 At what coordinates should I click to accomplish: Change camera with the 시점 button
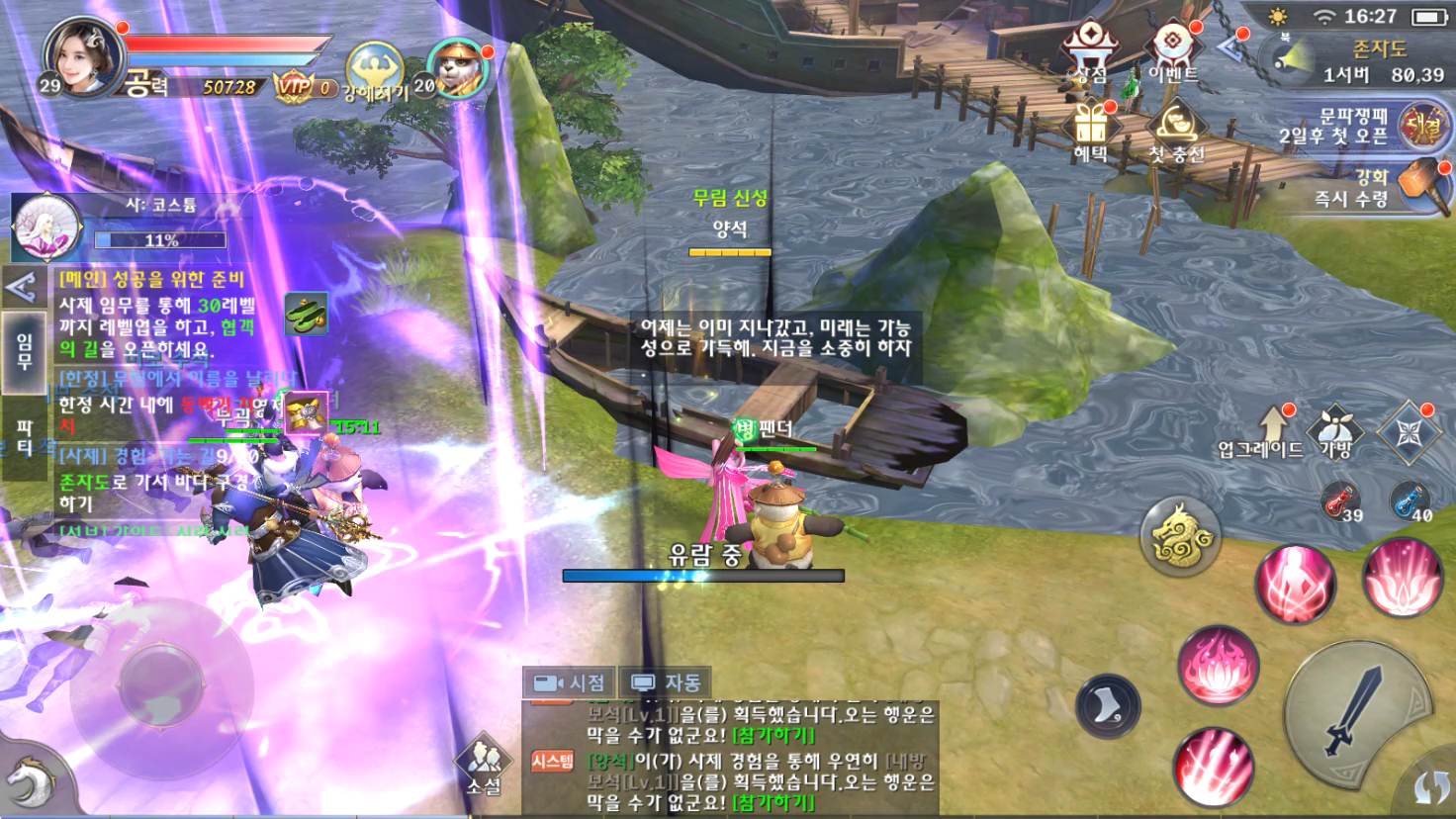569,682
